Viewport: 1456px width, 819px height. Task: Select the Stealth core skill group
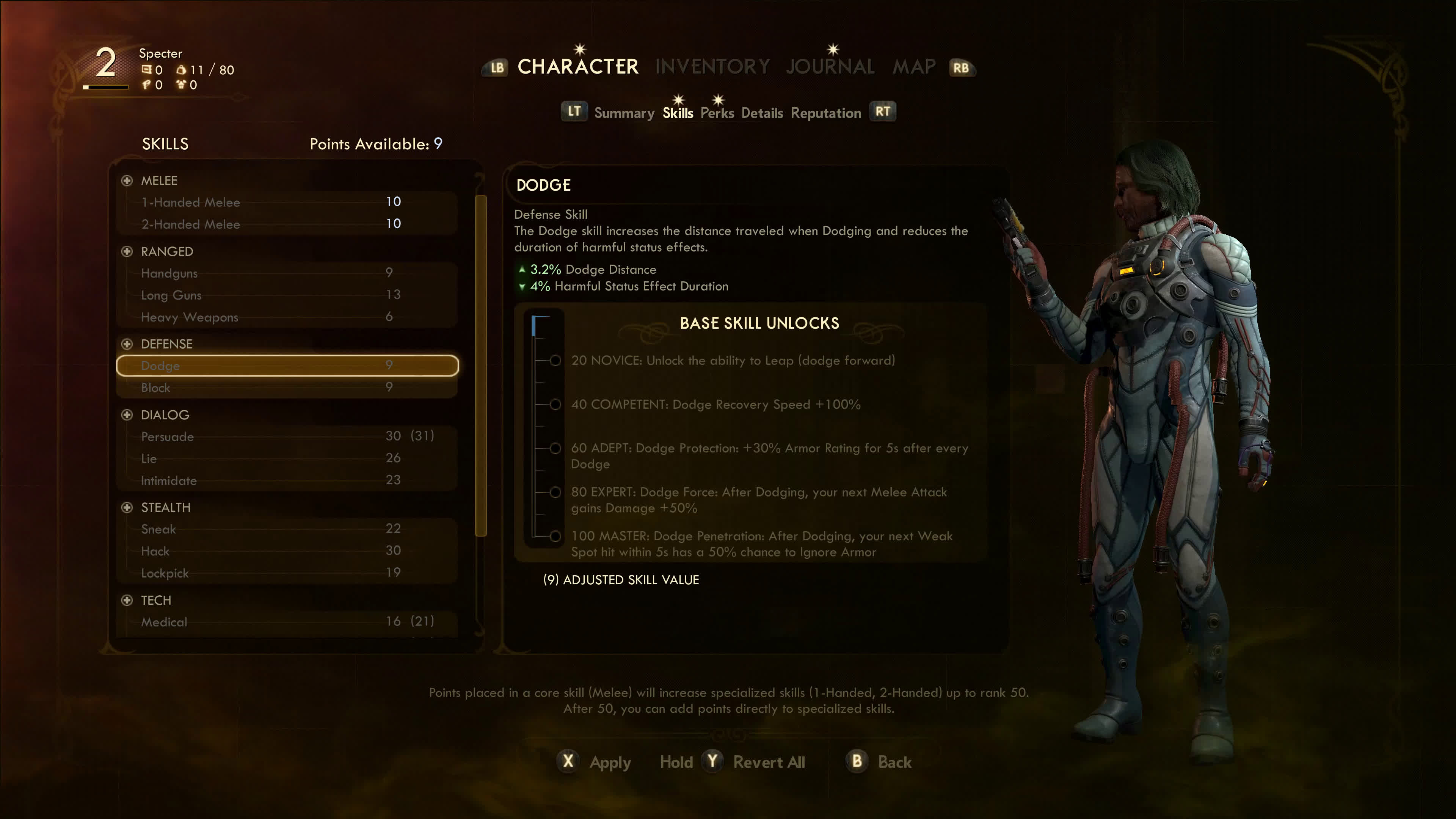click(165, 508)
